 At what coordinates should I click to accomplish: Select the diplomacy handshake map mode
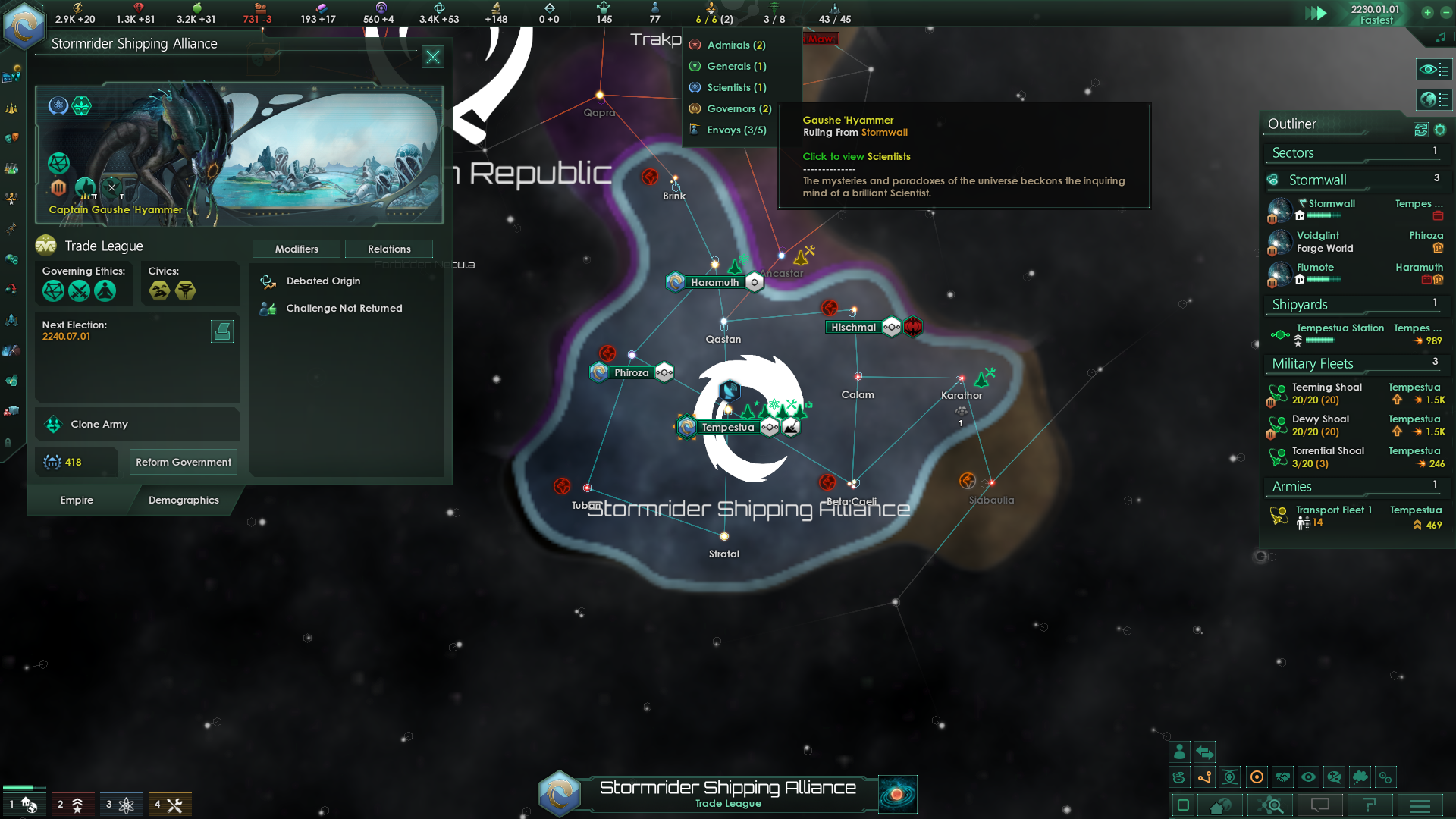pos(1283,777)
